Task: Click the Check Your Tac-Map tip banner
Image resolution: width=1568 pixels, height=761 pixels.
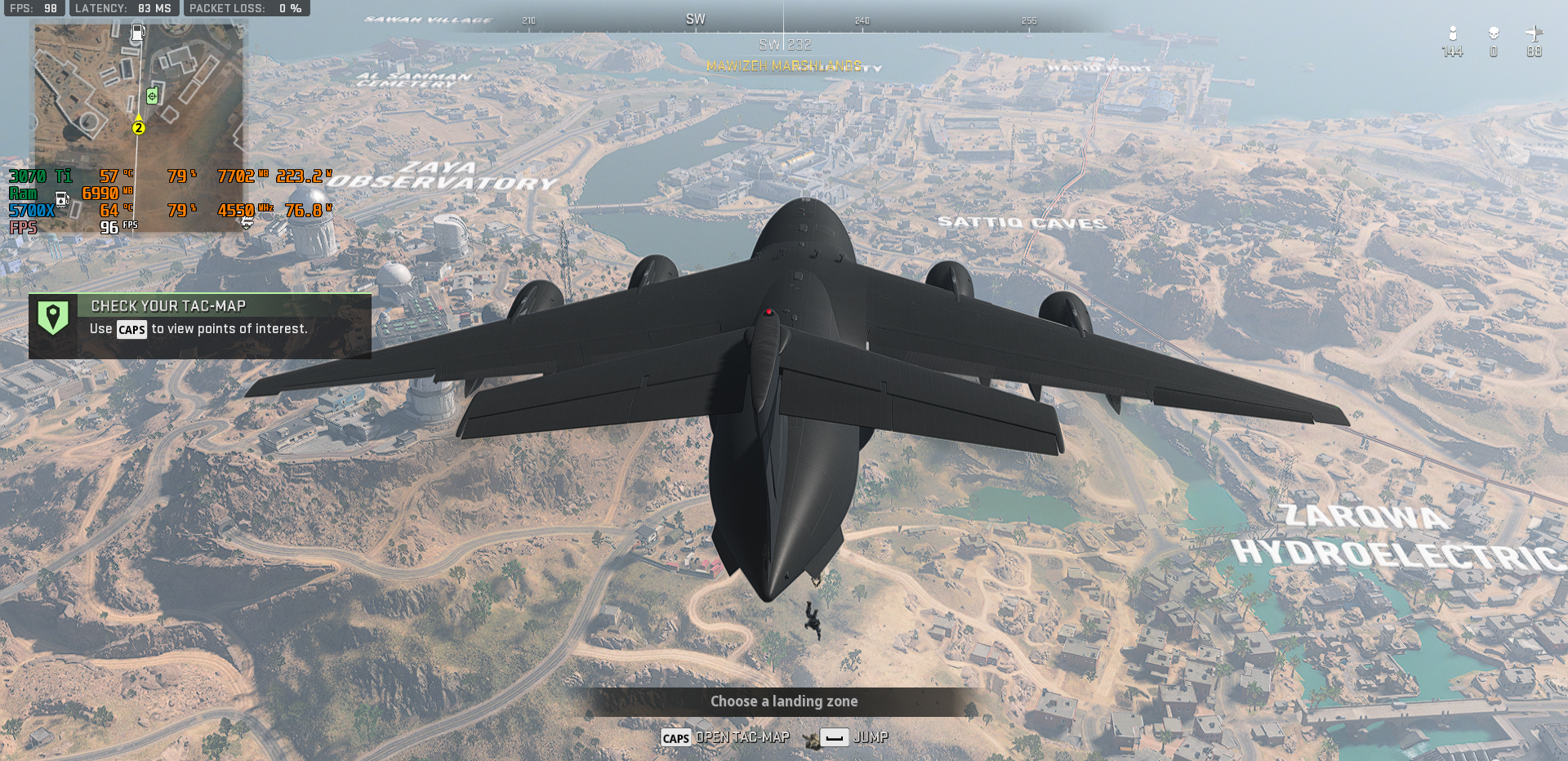Action: (200, 326)
